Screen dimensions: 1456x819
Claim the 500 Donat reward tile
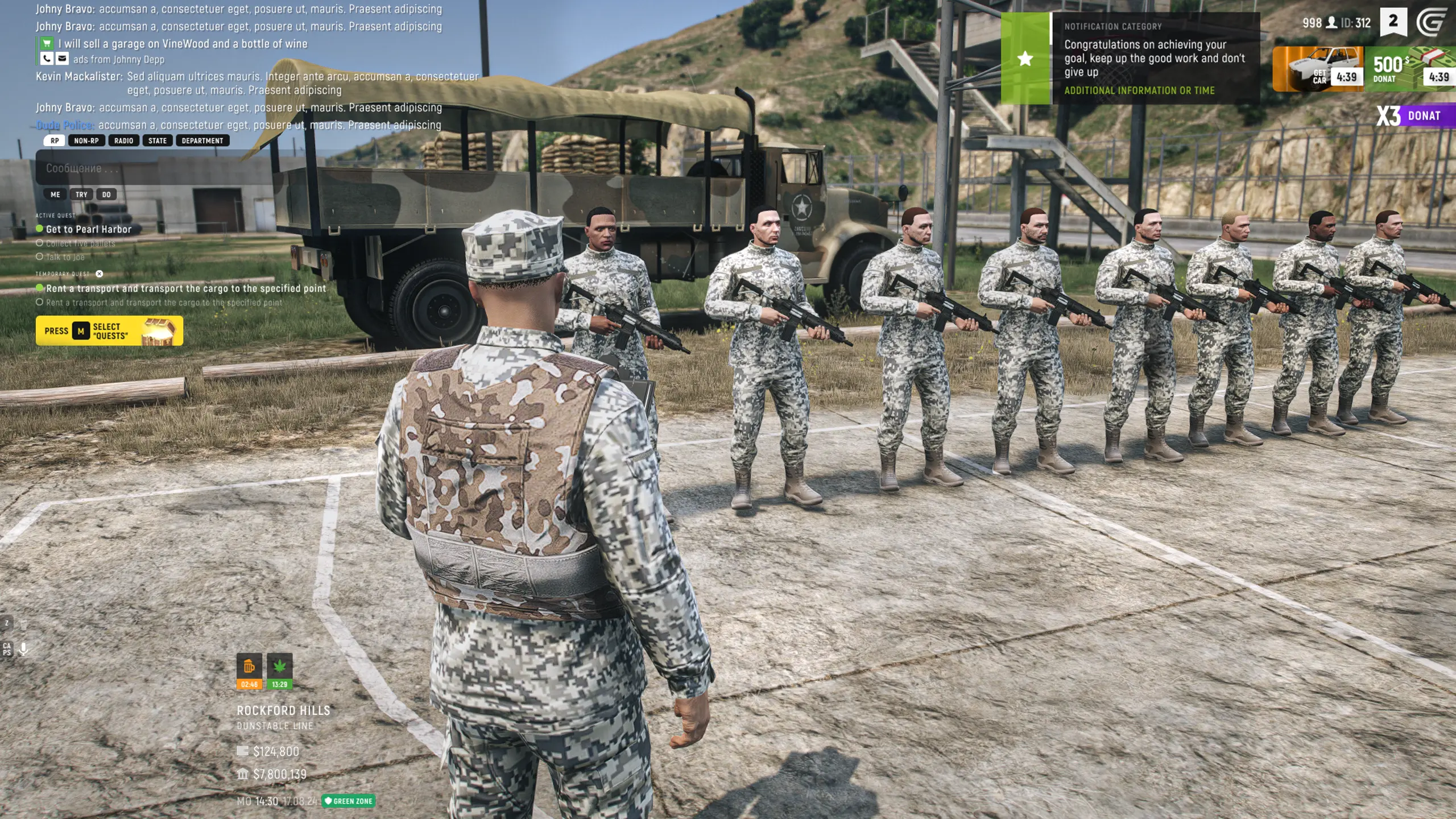point(1410,69)
